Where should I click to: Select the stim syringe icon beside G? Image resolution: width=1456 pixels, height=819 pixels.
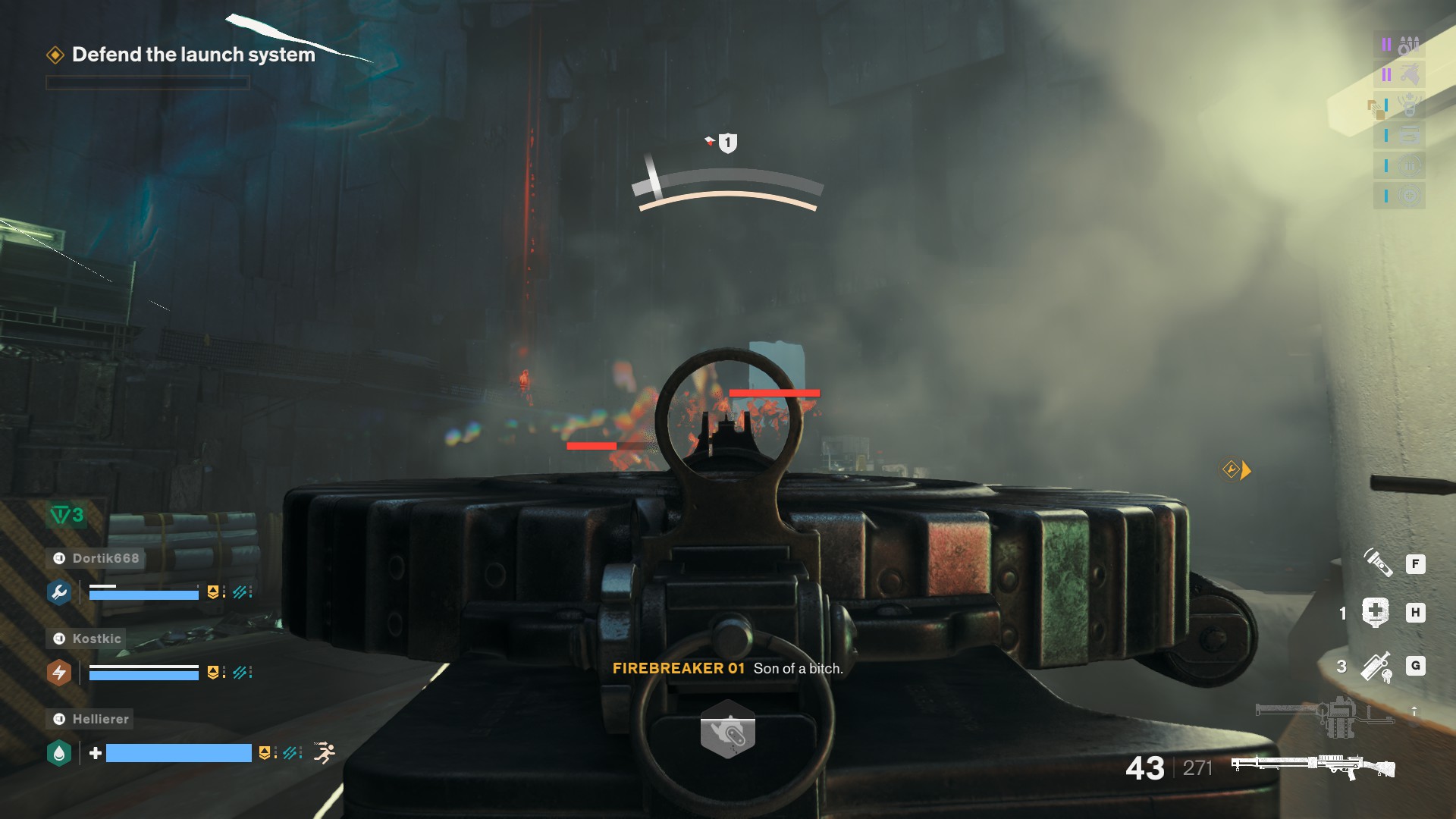click(x=1375, y=667)
